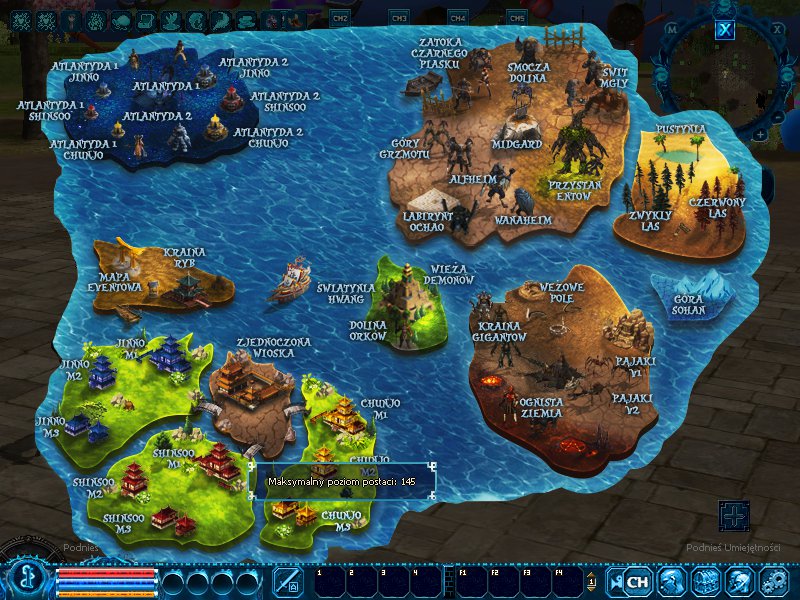Image resolution: width=800 pixels, height=600 pixels.
Task: Open settings with the gear icon
Action: [x=774, y=581]
